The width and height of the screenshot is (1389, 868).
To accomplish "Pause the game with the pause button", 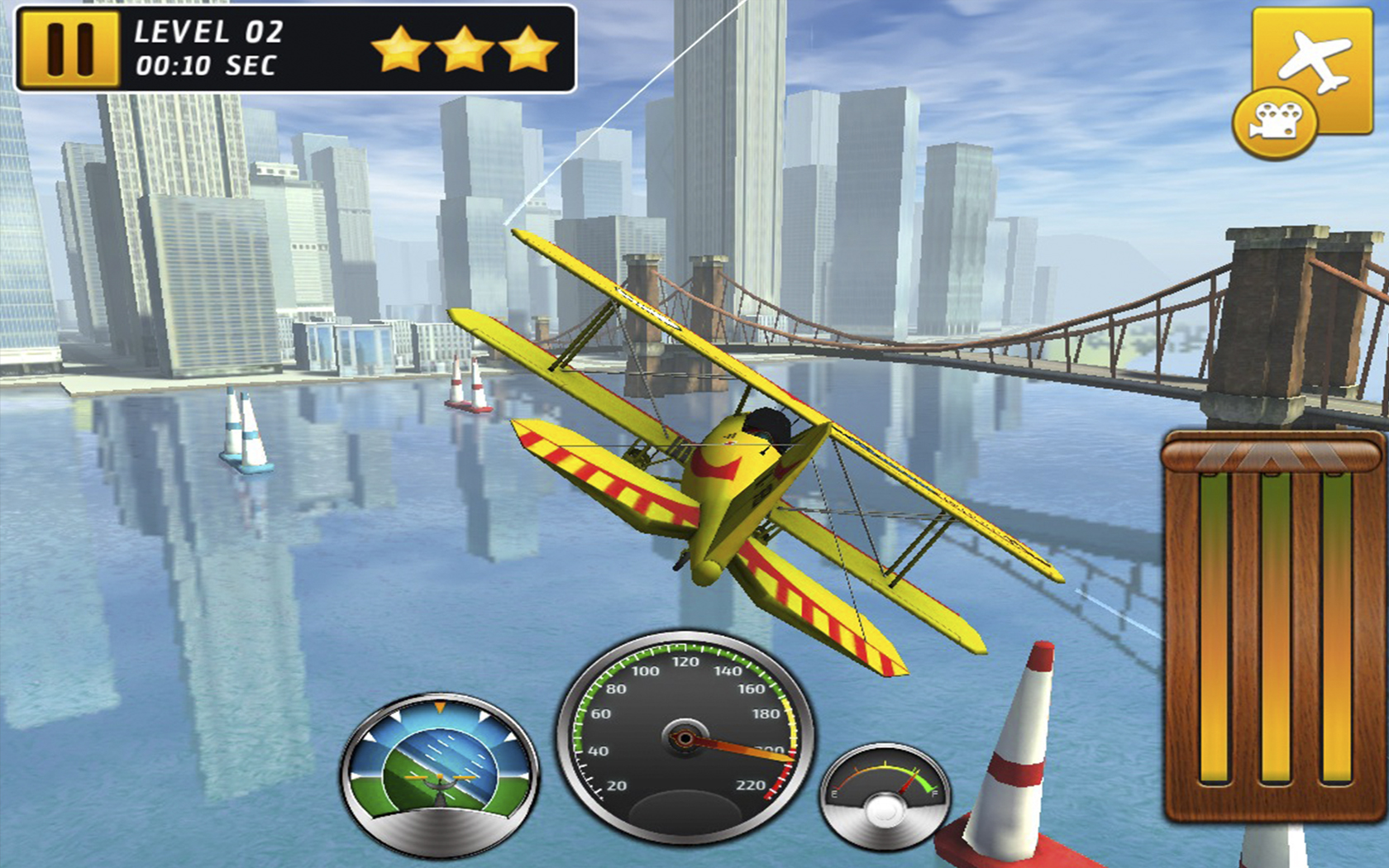I will [69, 49].
